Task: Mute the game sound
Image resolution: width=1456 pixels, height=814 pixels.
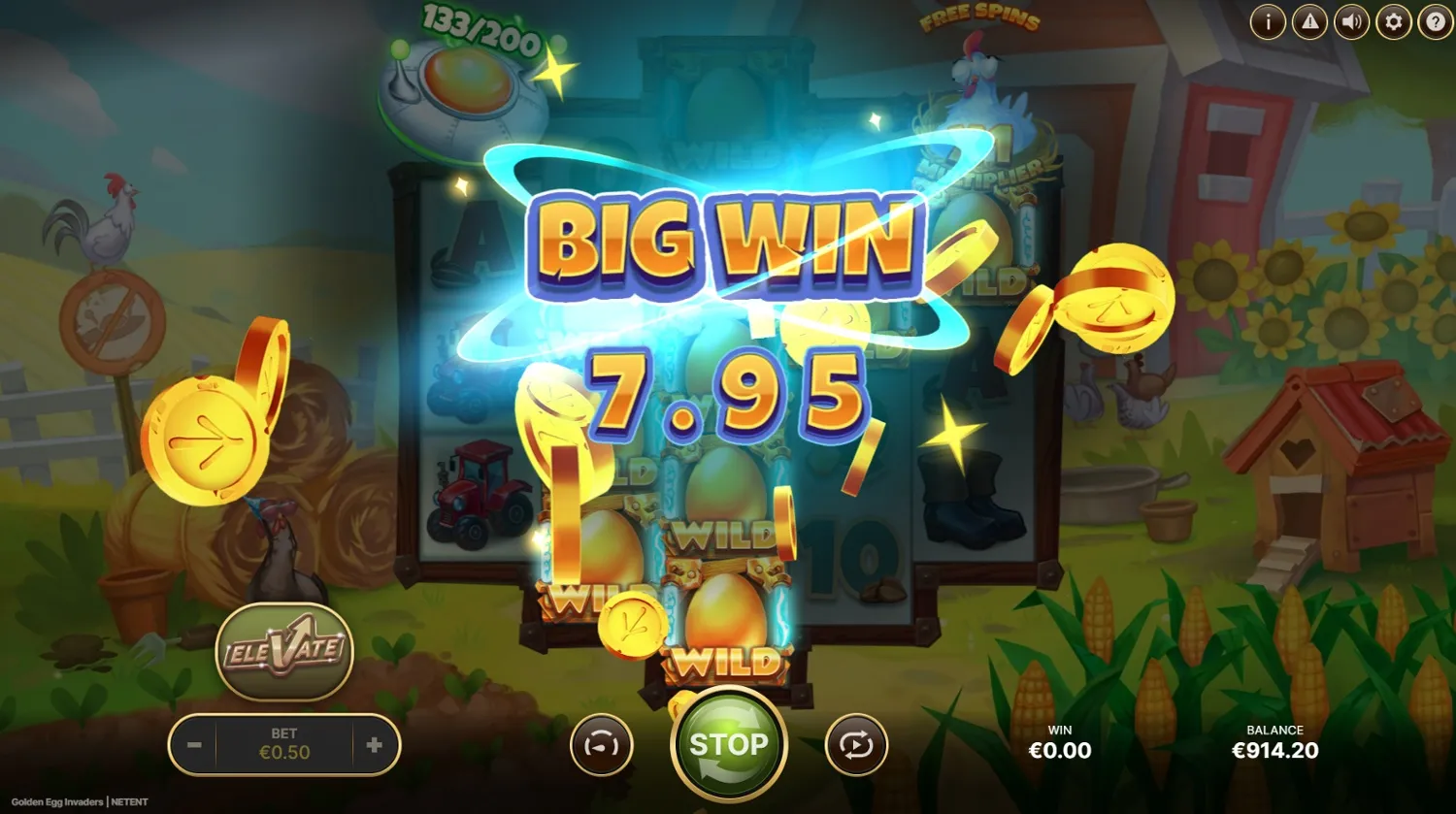Action: point(1352,21)
